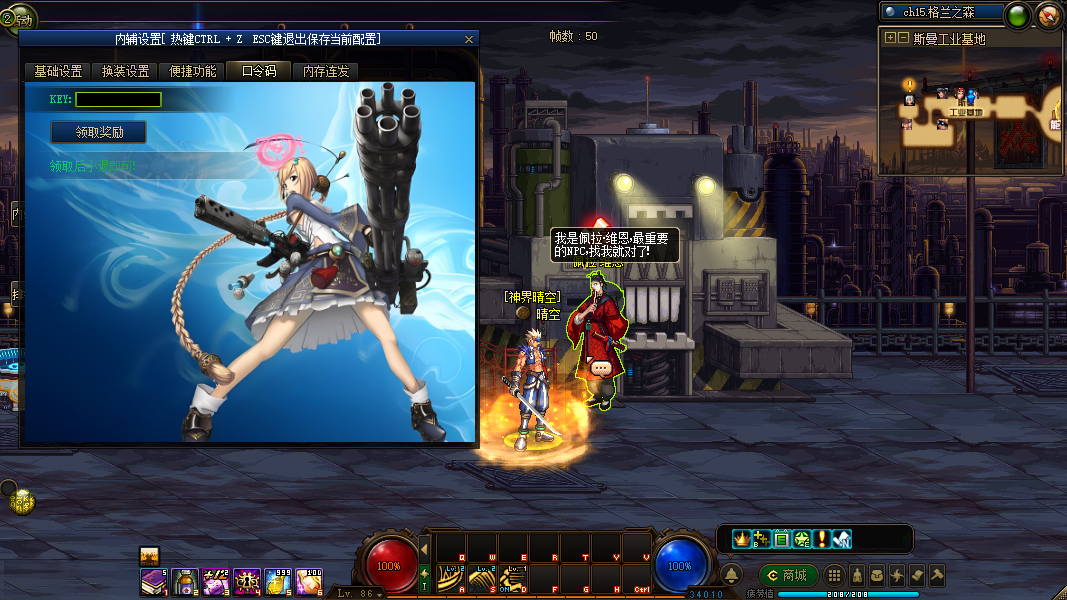Open the 商城 shop
1067x600 pixels.
(788, 575)
